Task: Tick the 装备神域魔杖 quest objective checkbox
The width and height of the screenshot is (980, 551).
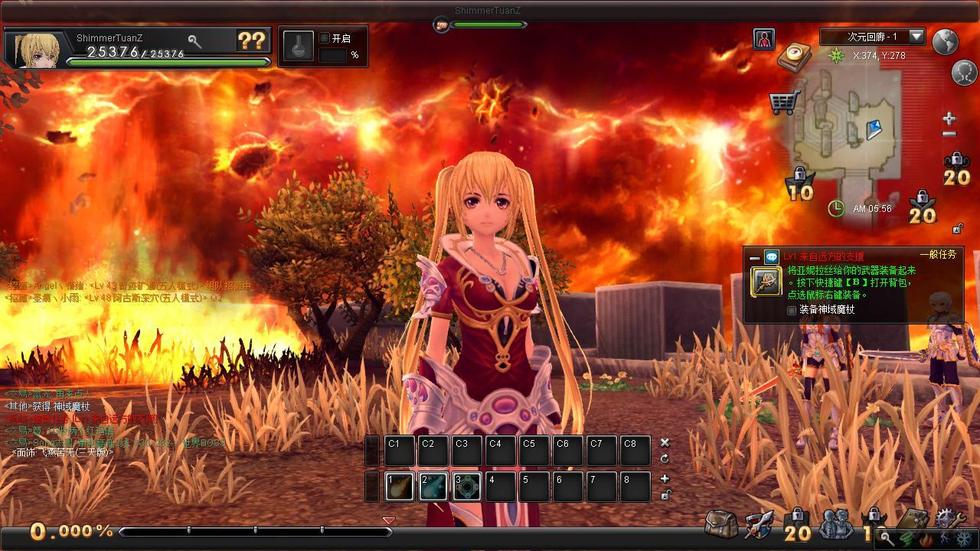Action: click(x=792, y=310)
